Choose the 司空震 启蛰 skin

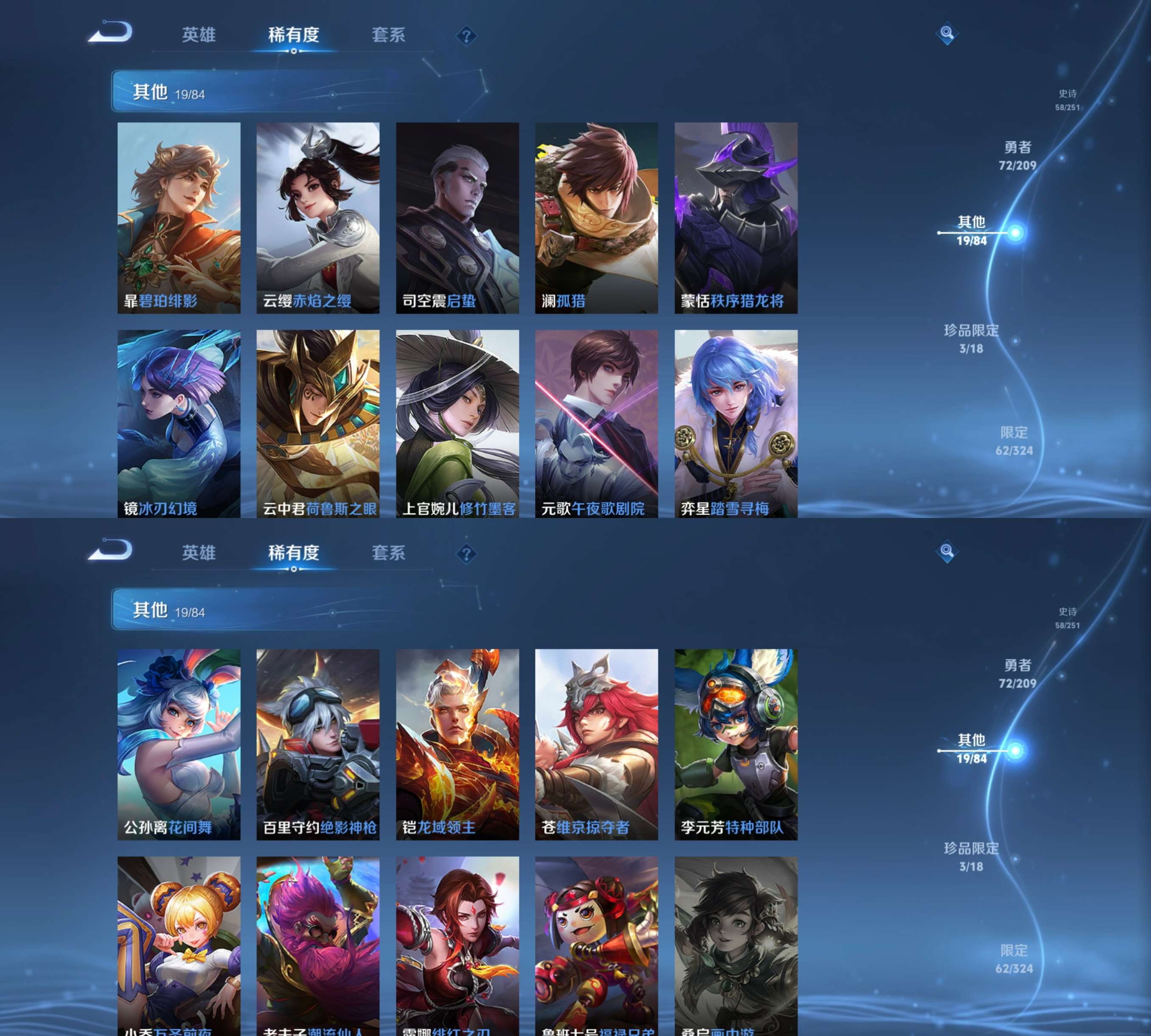point(458,218)
